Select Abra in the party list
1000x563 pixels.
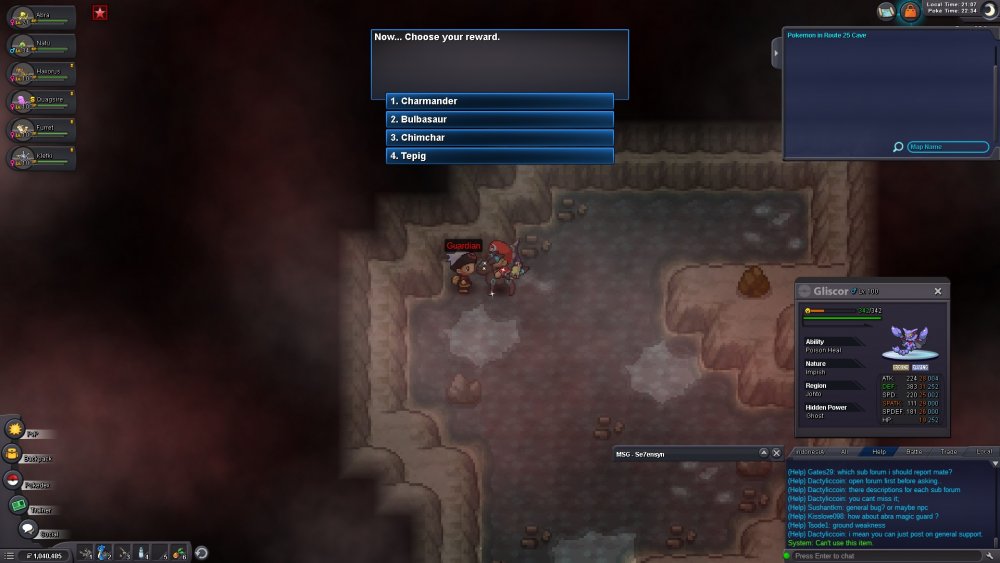coord(41,16)
